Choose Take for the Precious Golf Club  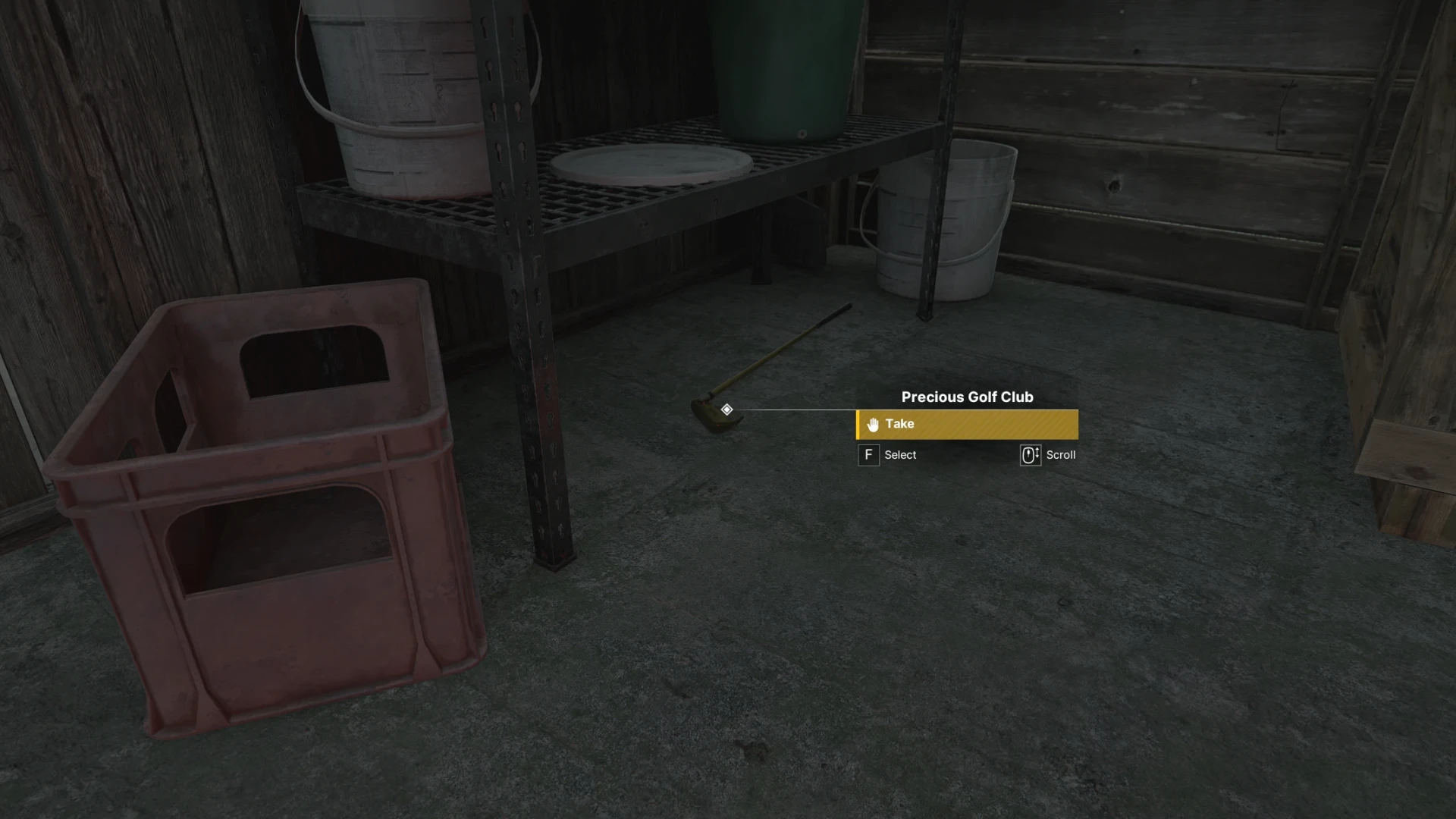pos(966,425)
